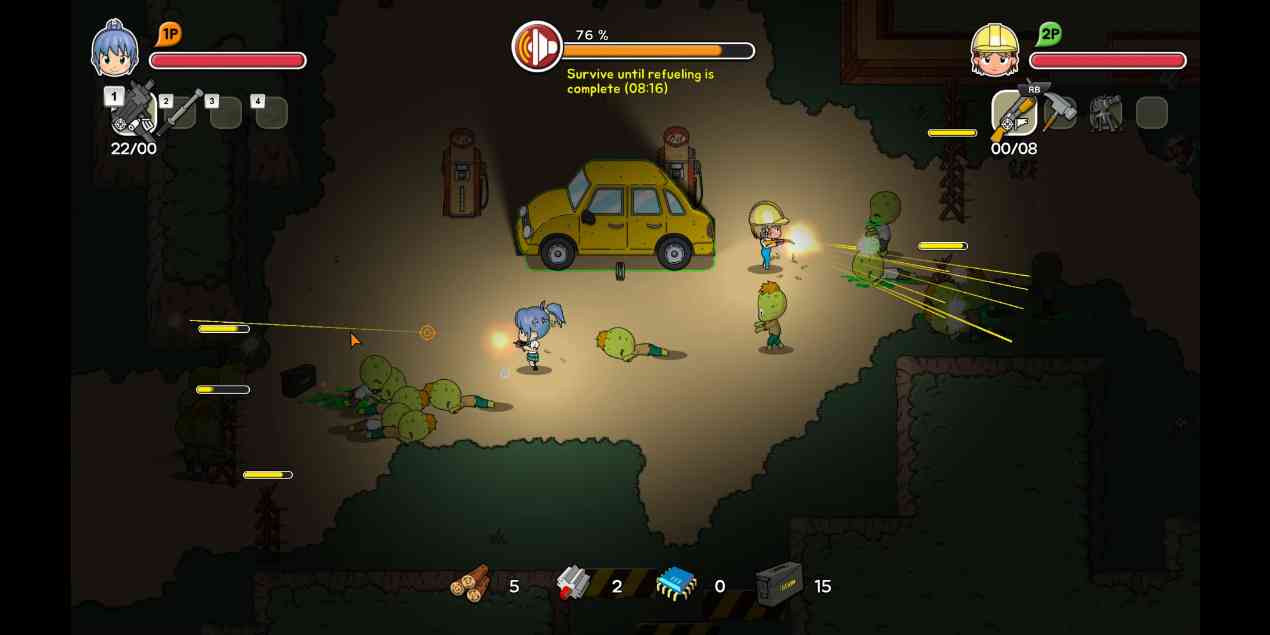1270x635 pixels.
Task: Click the refueling objective alarm icon
Action: tap(537, 47)
